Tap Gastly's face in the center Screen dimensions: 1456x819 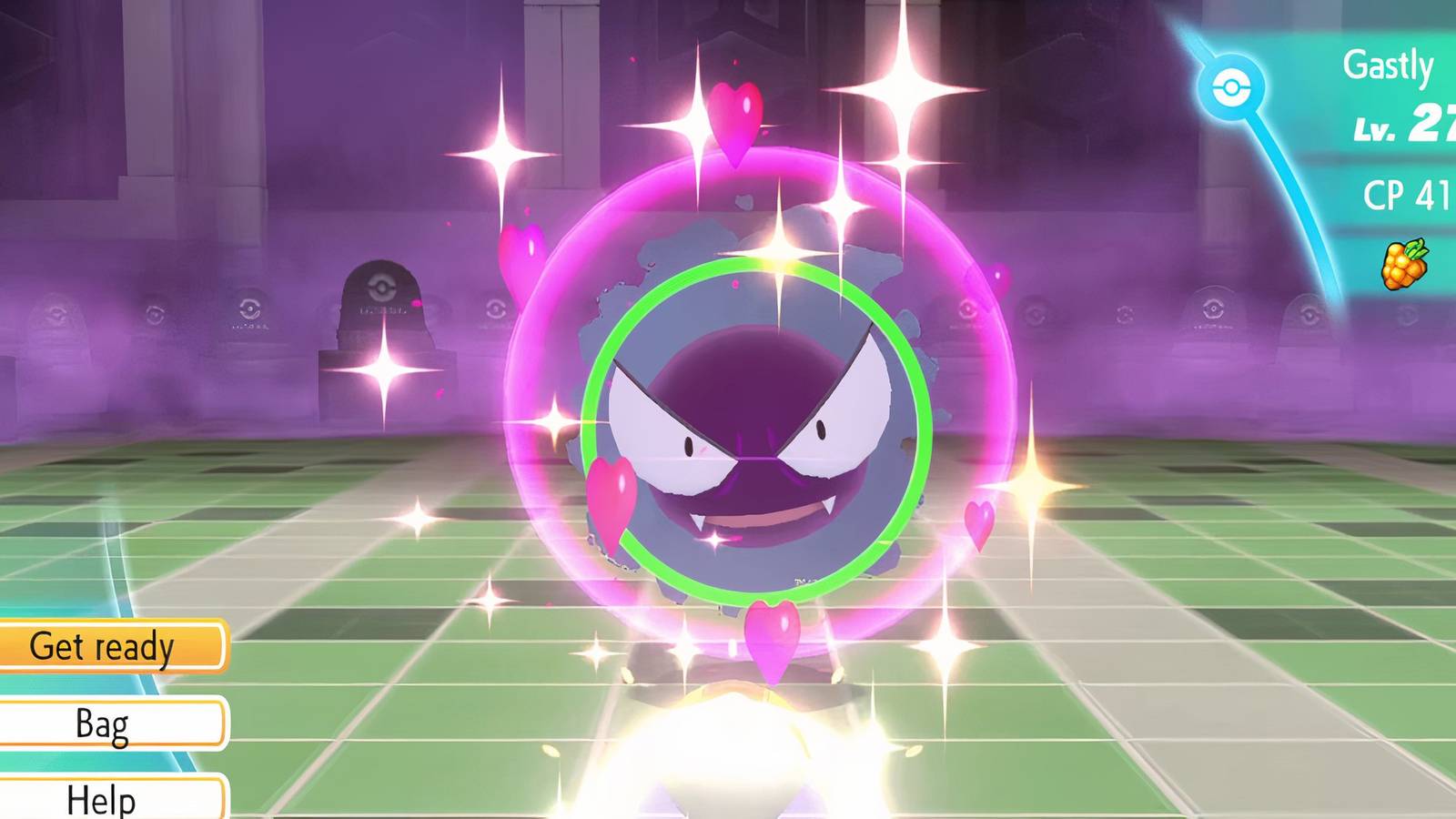pos(755,428)
